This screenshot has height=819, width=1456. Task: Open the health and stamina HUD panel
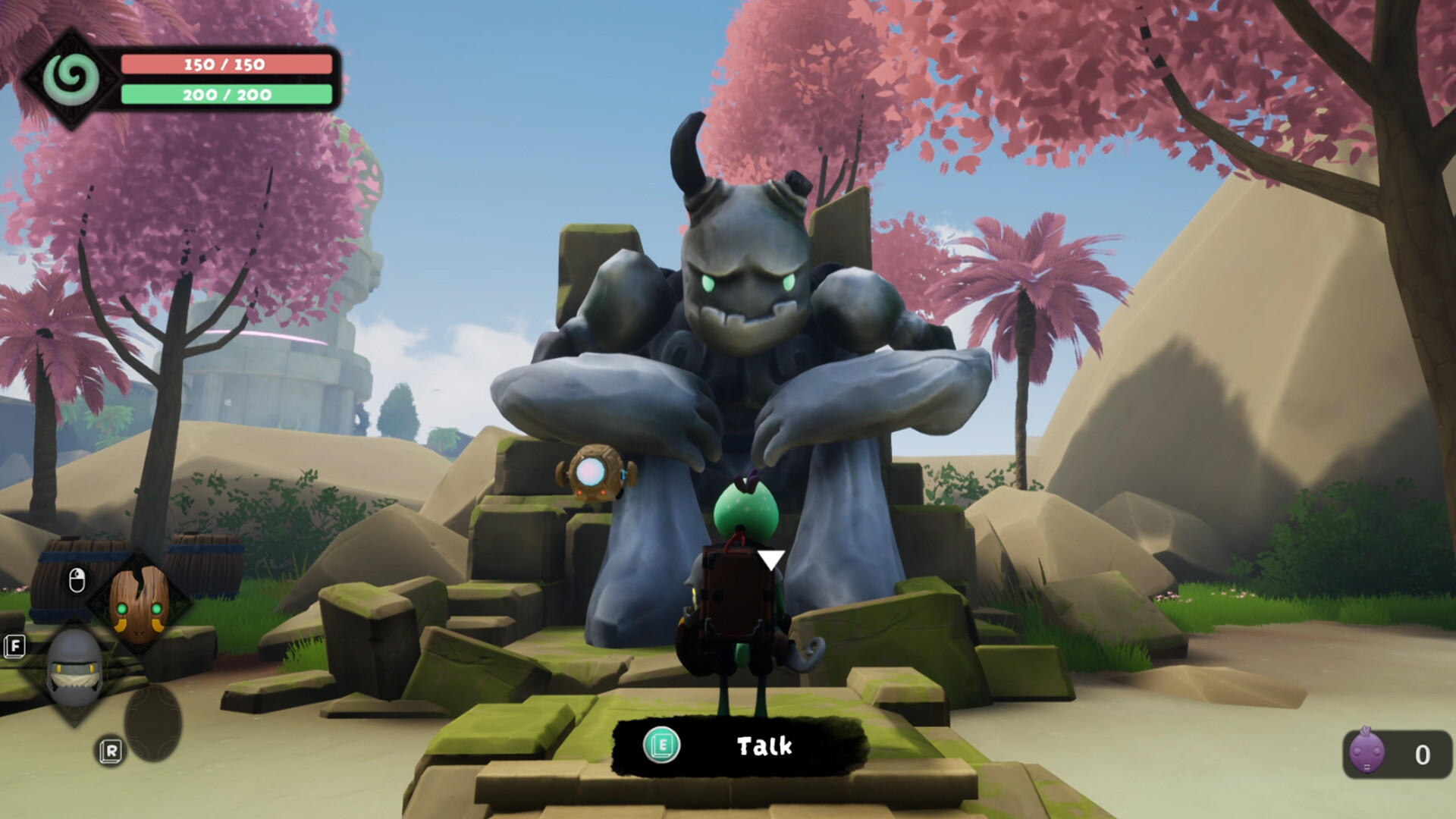coord(226,80)
